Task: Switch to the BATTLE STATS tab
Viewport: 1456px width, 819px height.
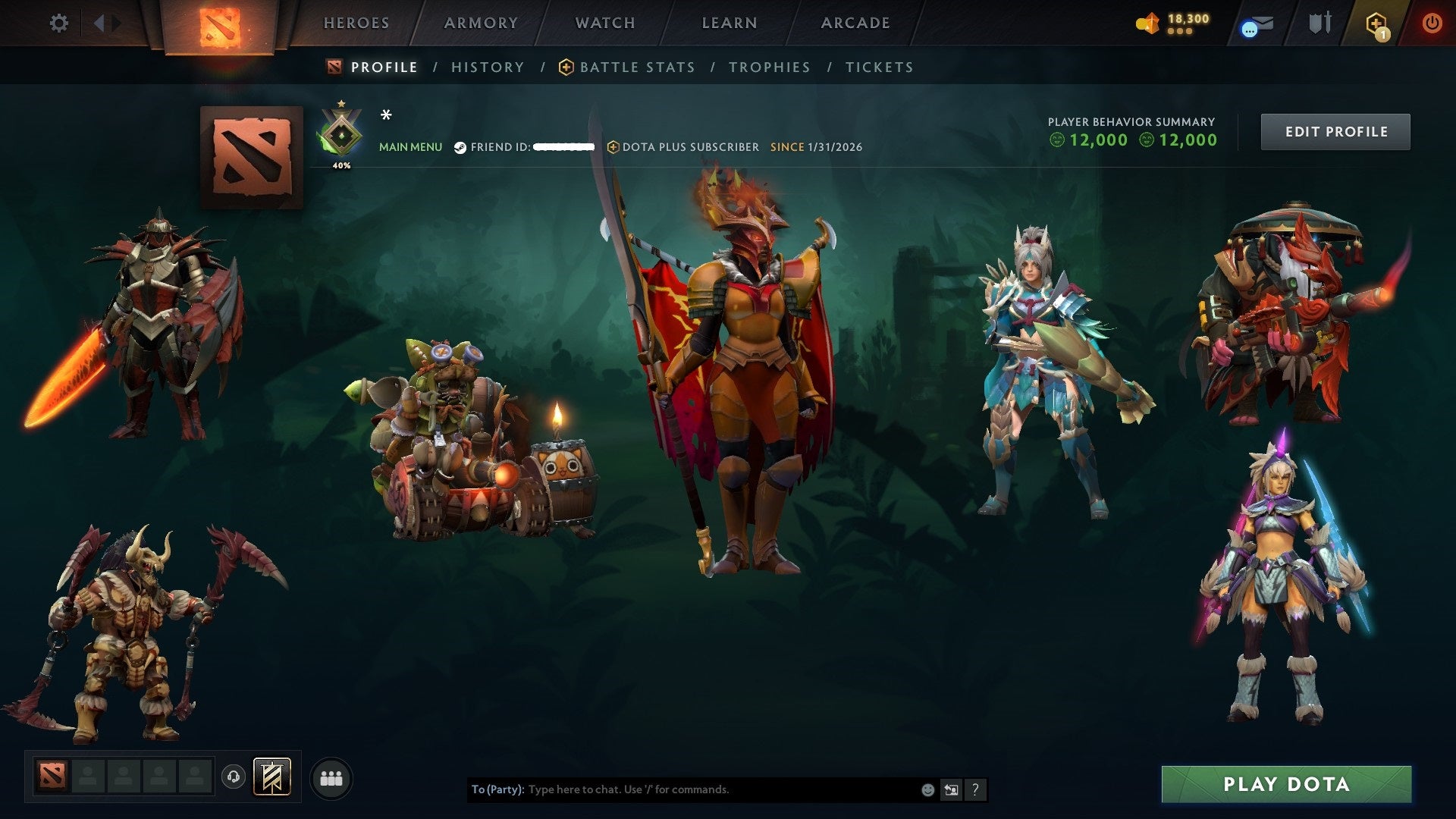Action: (x=636, y=67)
